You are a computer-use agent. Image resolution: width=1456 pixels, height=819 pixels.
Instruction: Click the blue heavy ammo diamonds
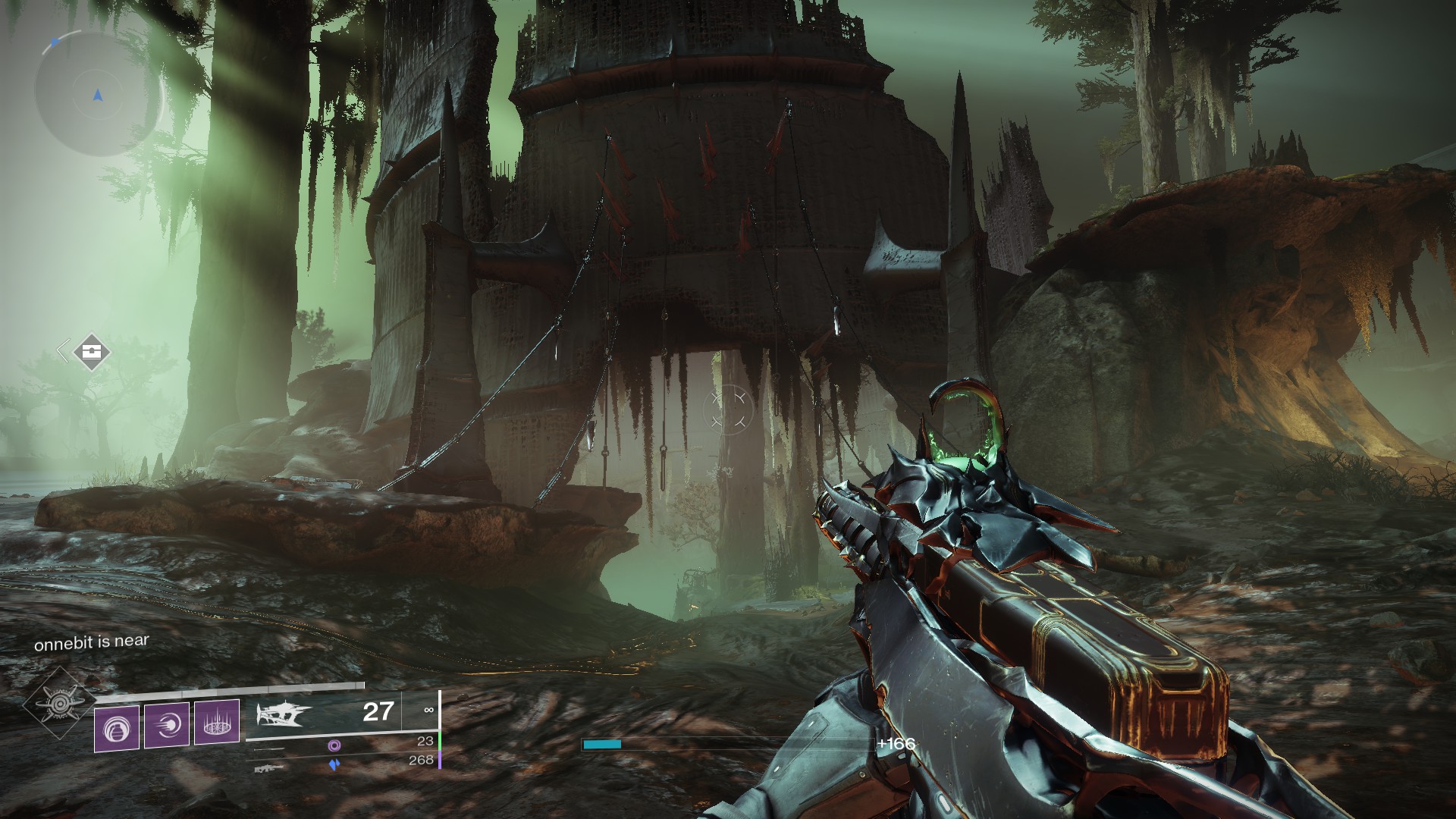[x=334, y=766]
